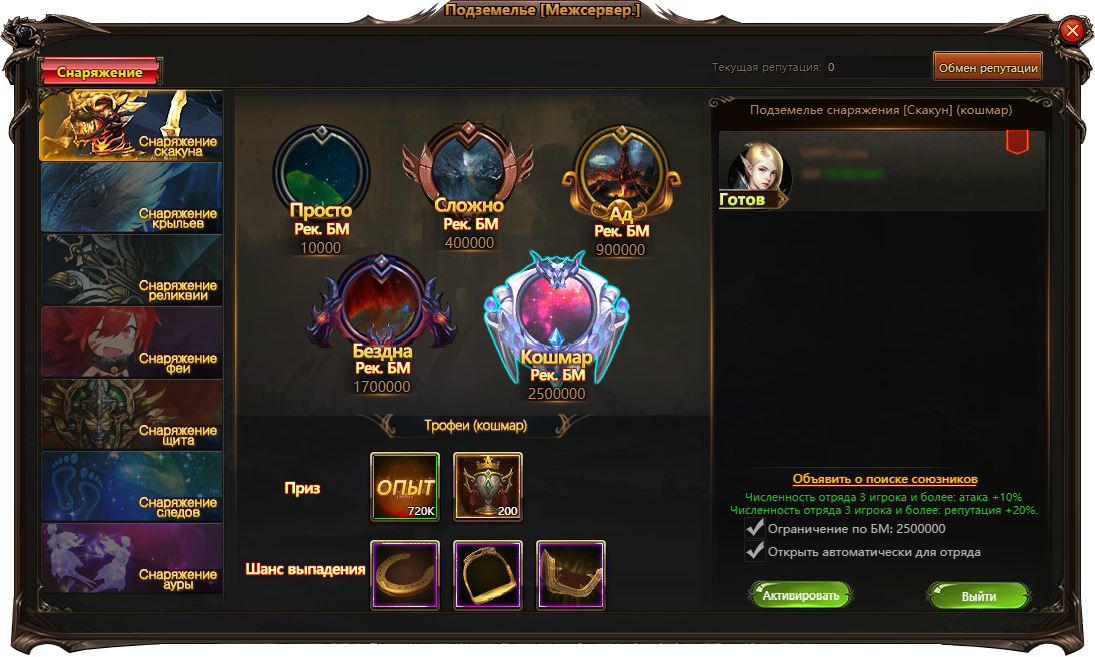Choose Снаряжение реликвии category
Image resolution: width=1095 pixels, height=657 pixels.
[131, 269]
